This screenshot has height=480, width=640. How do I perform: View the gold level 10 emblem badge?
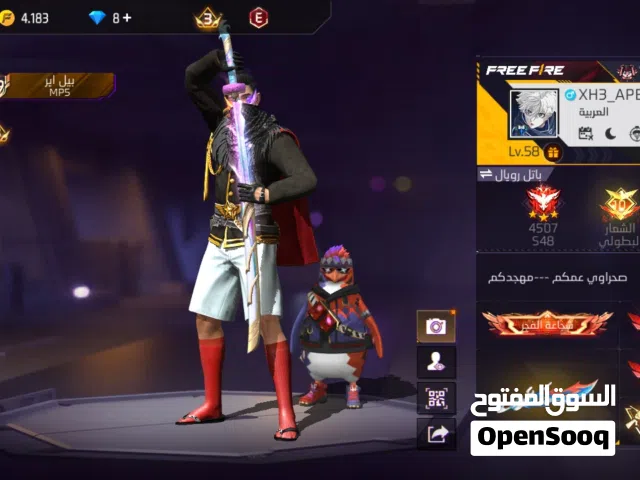tap(619, 205)
